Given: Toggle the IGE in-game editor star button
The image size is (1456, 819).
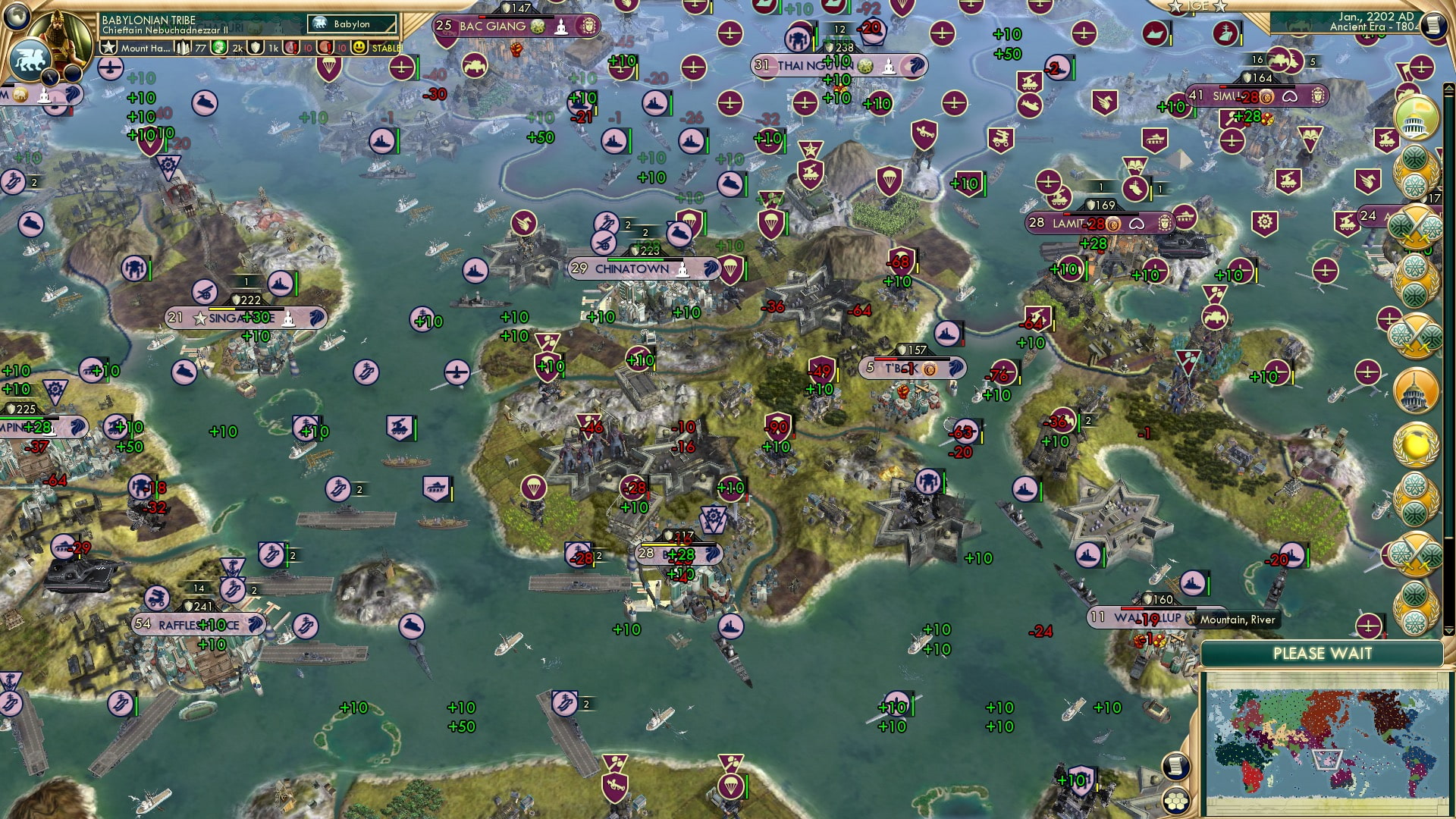Looking at the screenshot, I should pyautogui.click(x=1174, y=6).
